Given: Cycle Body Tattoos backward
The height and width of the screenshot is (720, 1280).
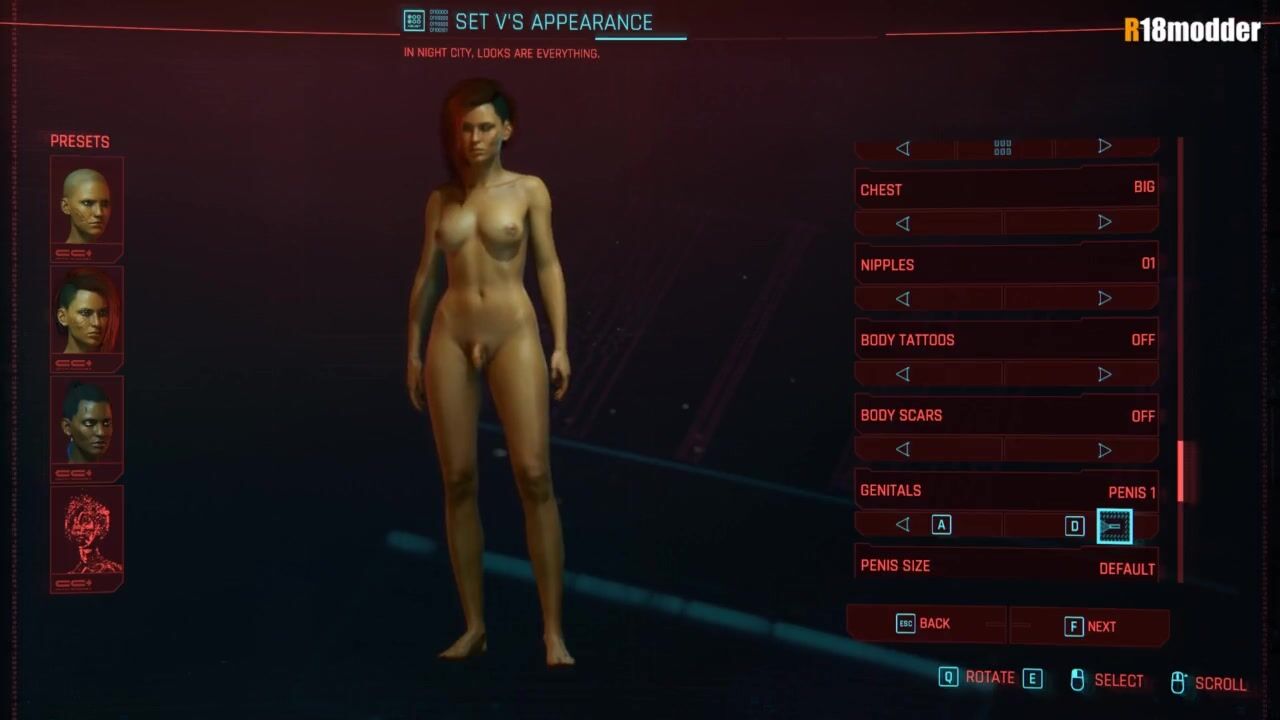Looking at the screenshot, I should click(903, 374).
